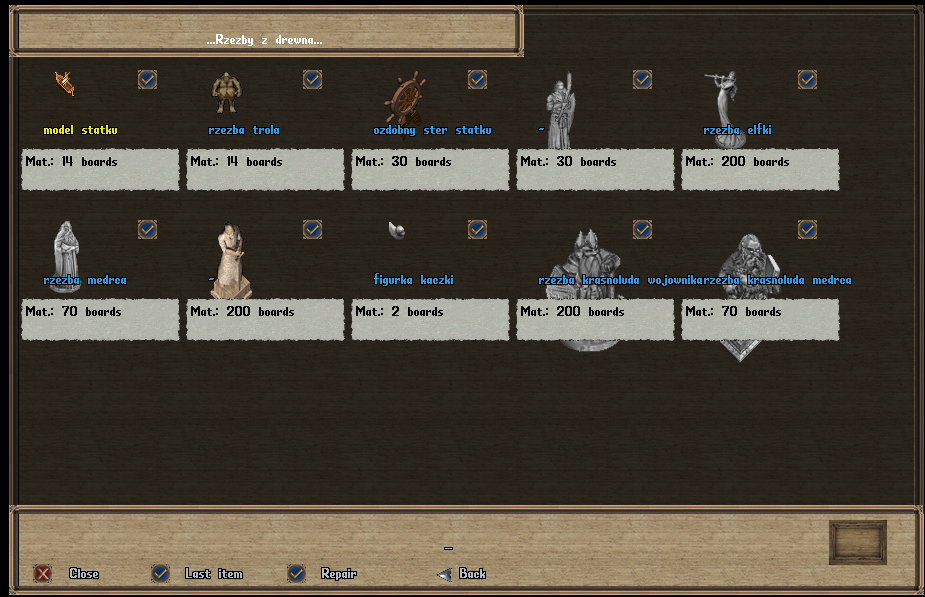Pick the rzezba trola craft button
This screenshot has width=925, height=597.
click(312, 79)
